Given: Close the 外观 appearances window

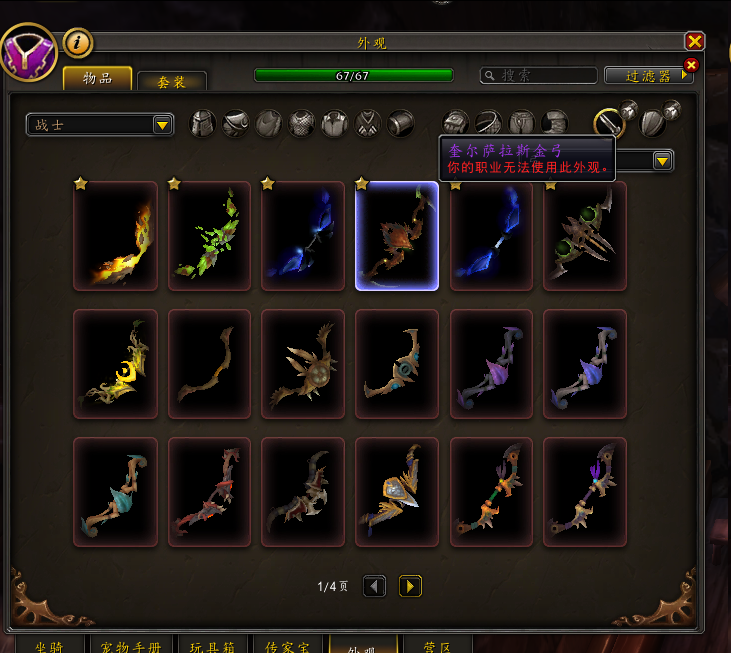Looking at the screenshot, I should pos(695,41).
